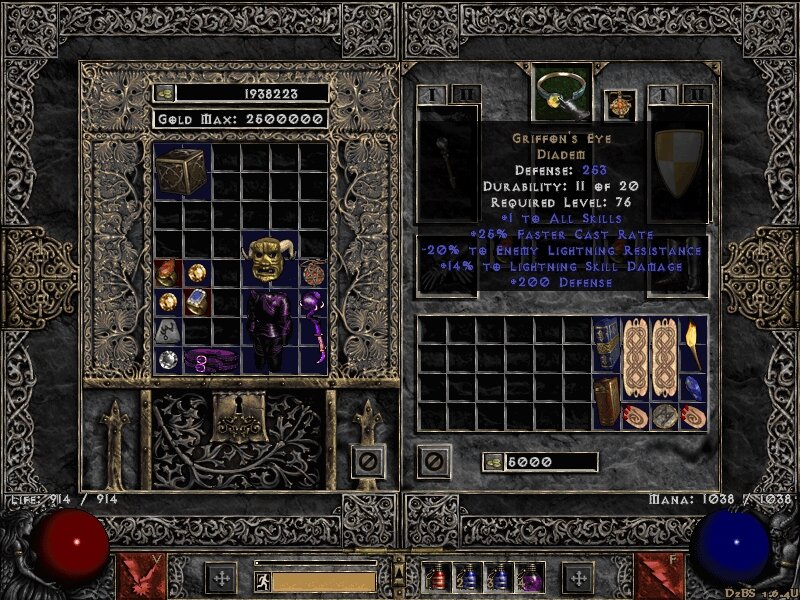Select the white diamond gem in the stash

(x=168, y=358)
